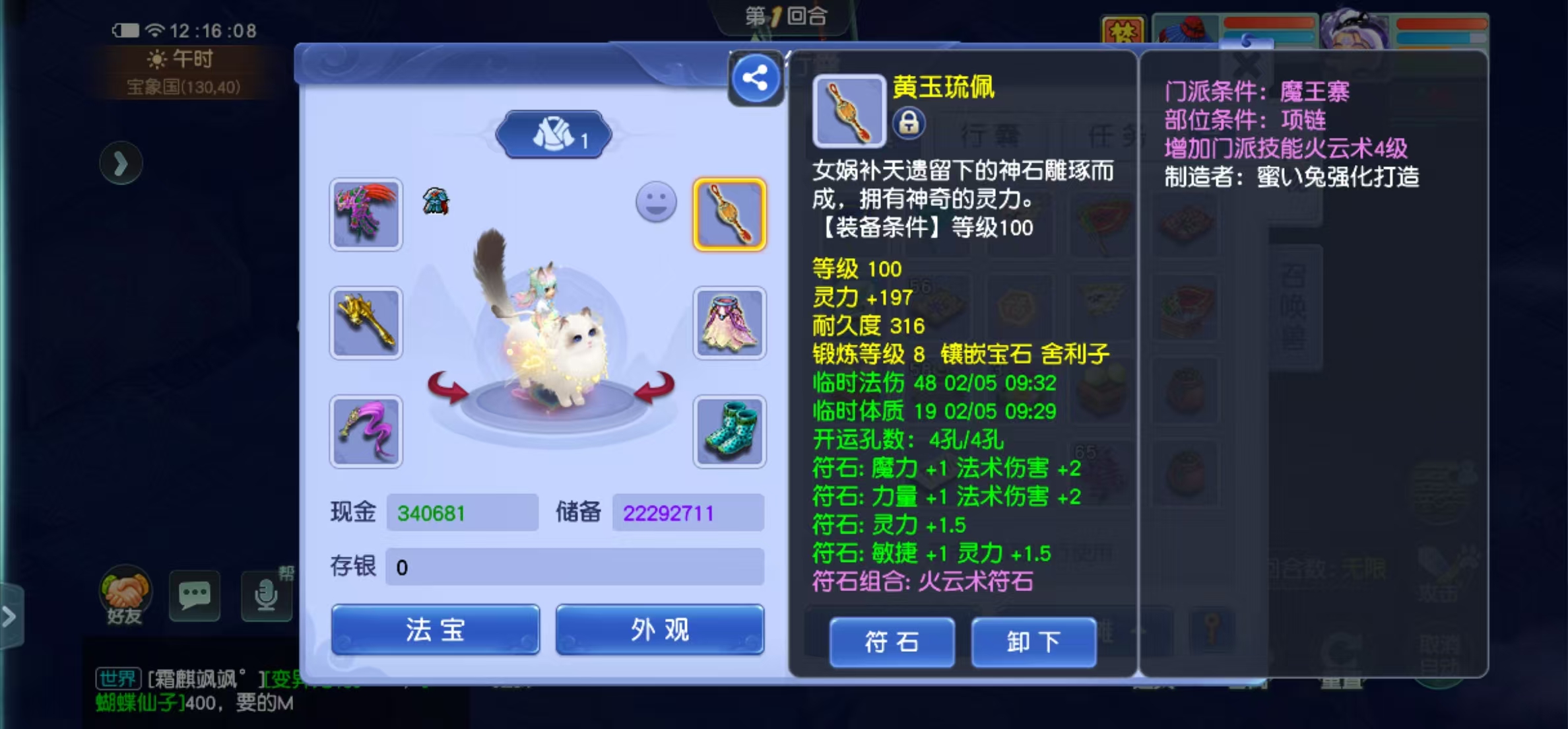Image resolution: width=1568 pixels, height=729 pixels.
Task: Open the clothing tab with badge 1
Action: coord(554,135)
